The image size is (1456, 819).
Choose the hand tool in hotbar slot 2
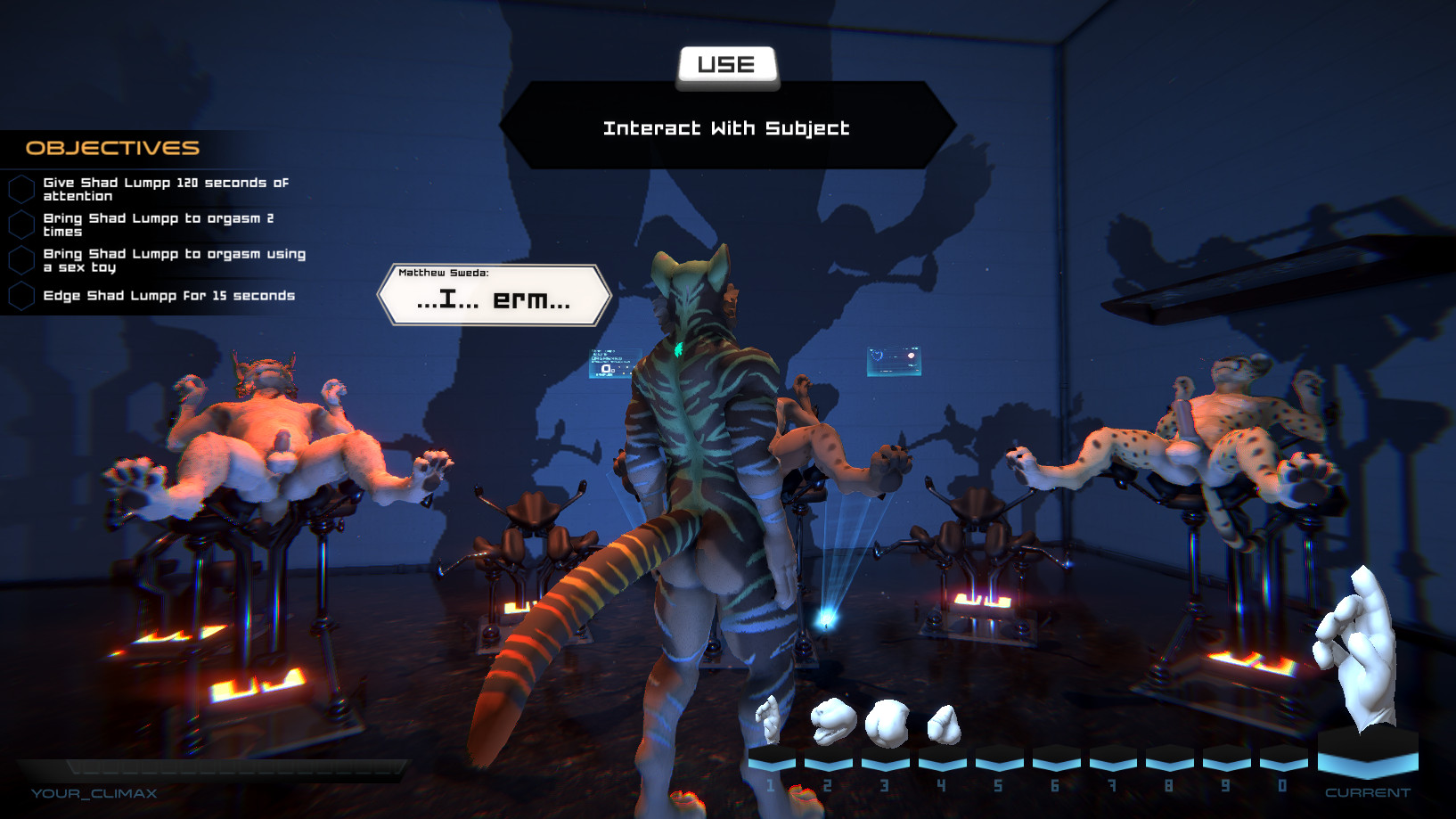pyautogui.click(x=830, y=722)
